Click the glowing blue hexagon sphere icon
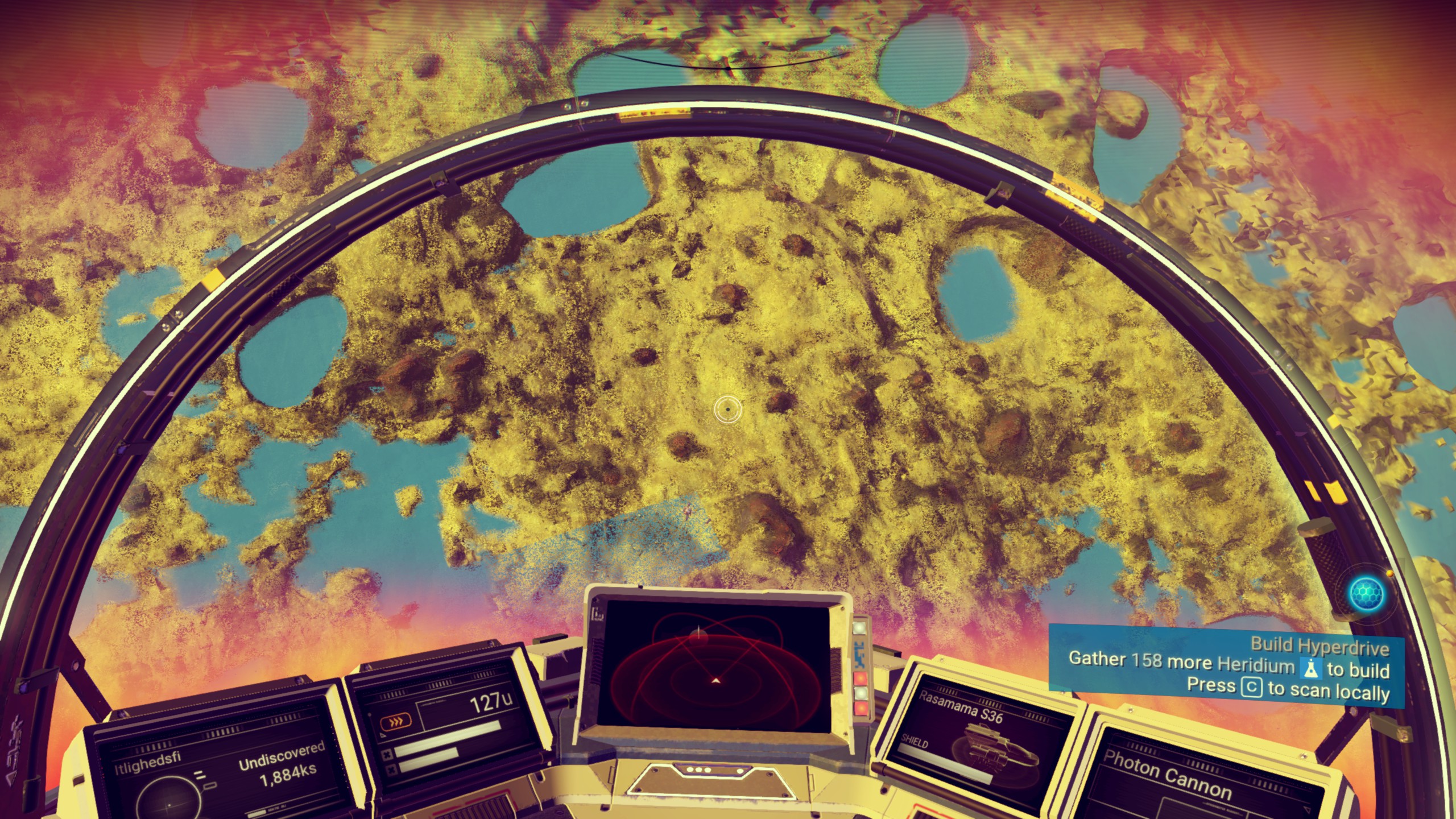The height and width of the screenshot is (819, 1456). (x=1367, y=593)
